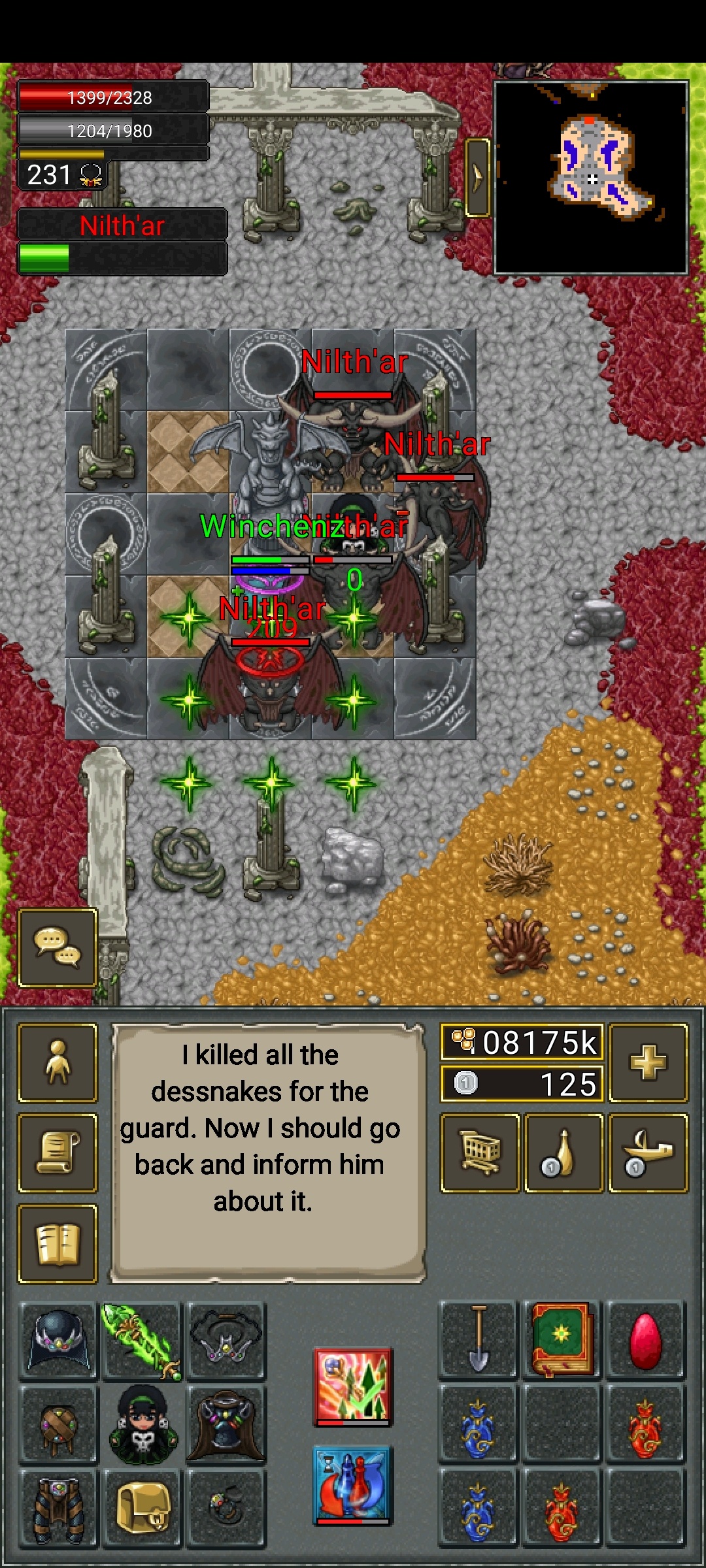Screen dimensions: 706x1568
Task: Expand the arrow tab beside the minimap
Action: (477, 177)
